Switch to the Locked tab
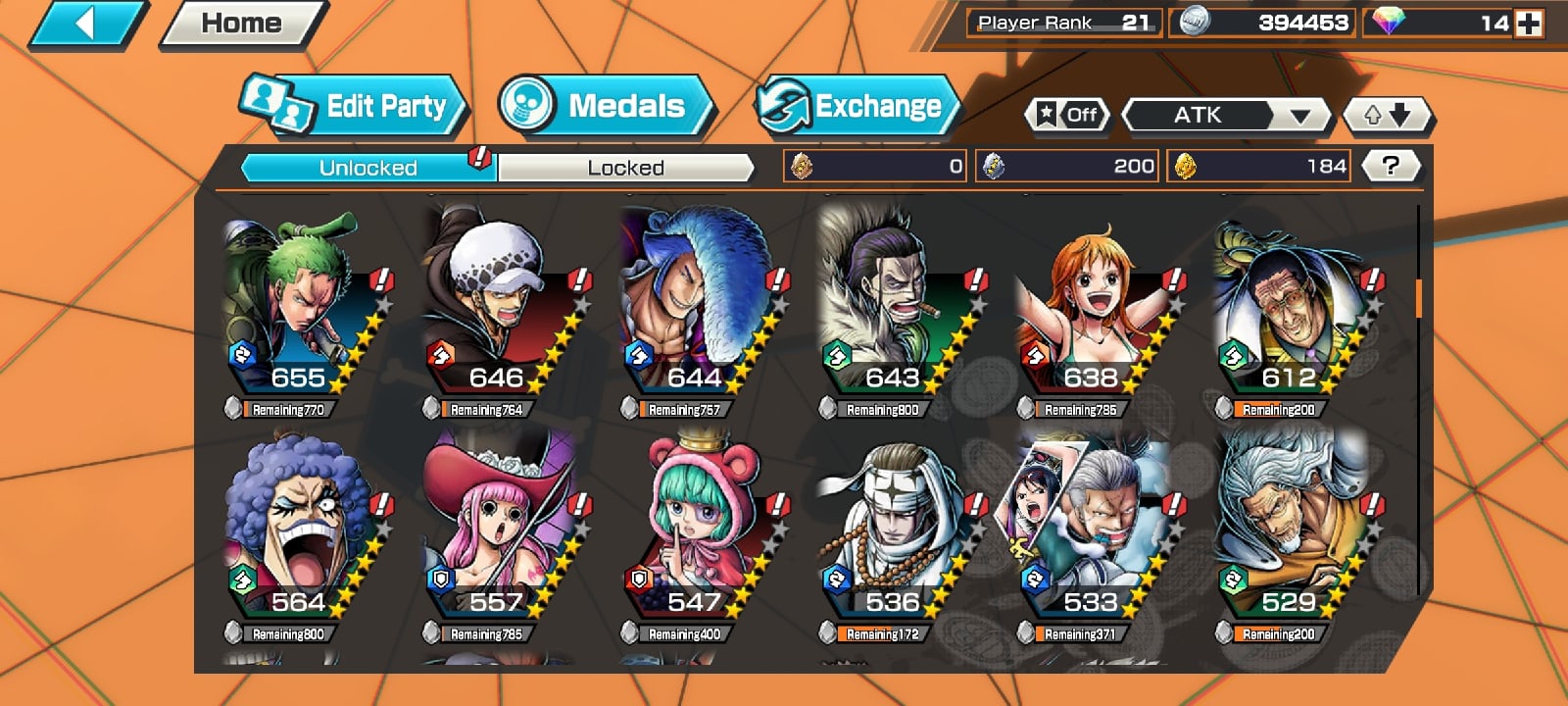The height and width of the screenshot is (706, 1568). pyautogui.click(x=625, y=168)
